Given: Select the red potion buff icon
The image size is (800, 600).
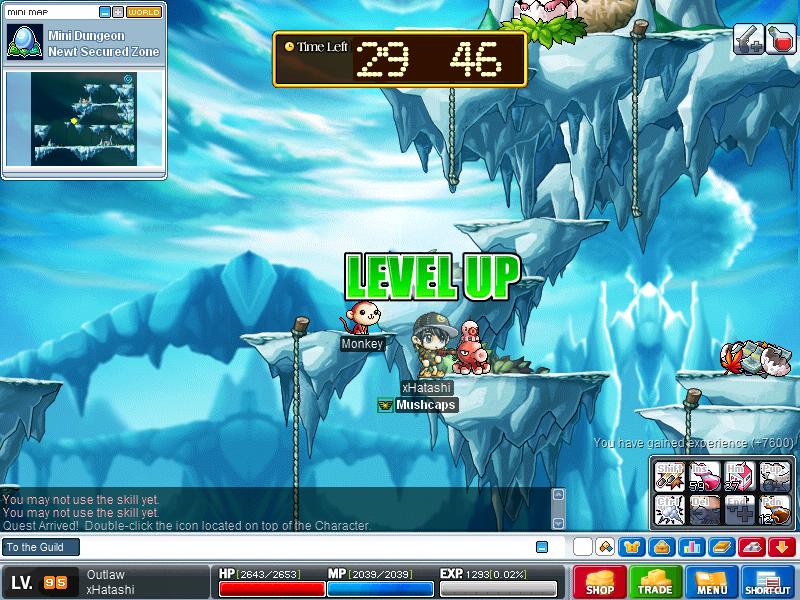Looking at the screenshot, I should [x=780, y=39].
